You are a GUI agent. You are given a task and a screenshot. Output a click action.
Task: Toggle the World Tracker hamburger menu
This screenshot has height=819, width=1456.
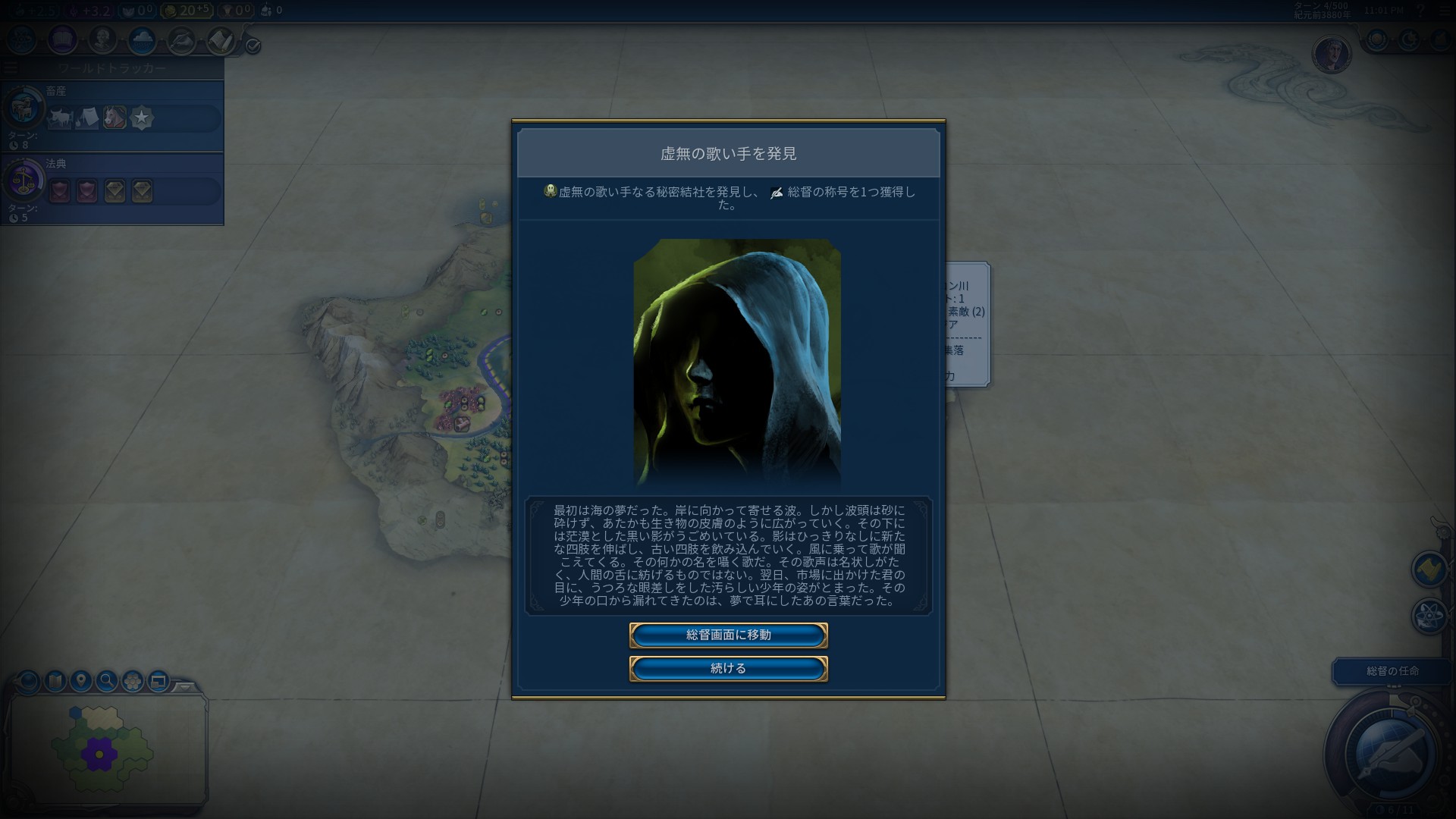[10, 68]
